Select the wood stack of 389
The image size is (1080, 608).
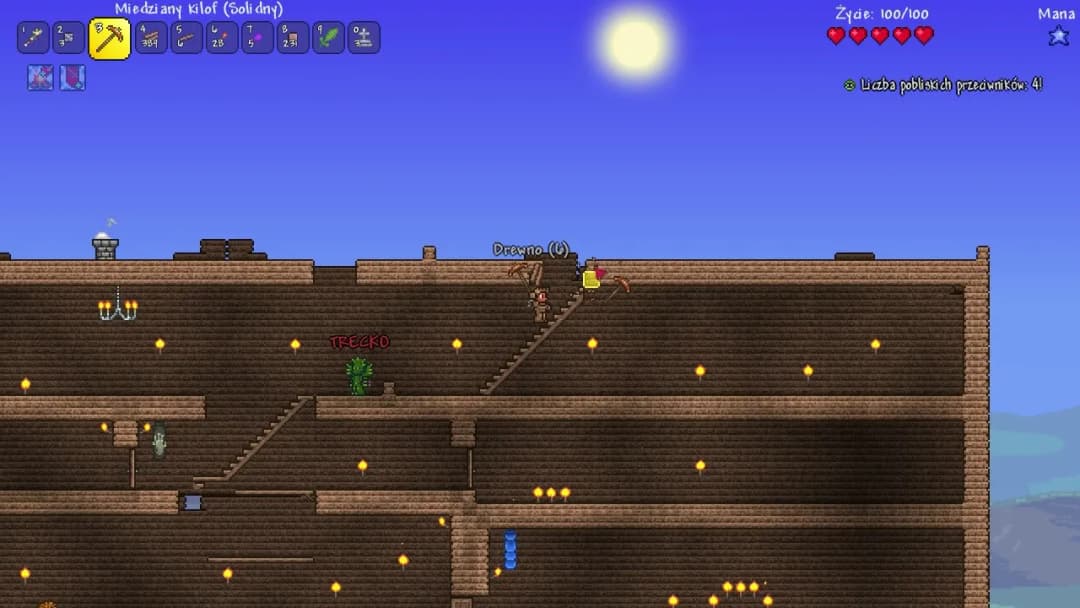151,38
